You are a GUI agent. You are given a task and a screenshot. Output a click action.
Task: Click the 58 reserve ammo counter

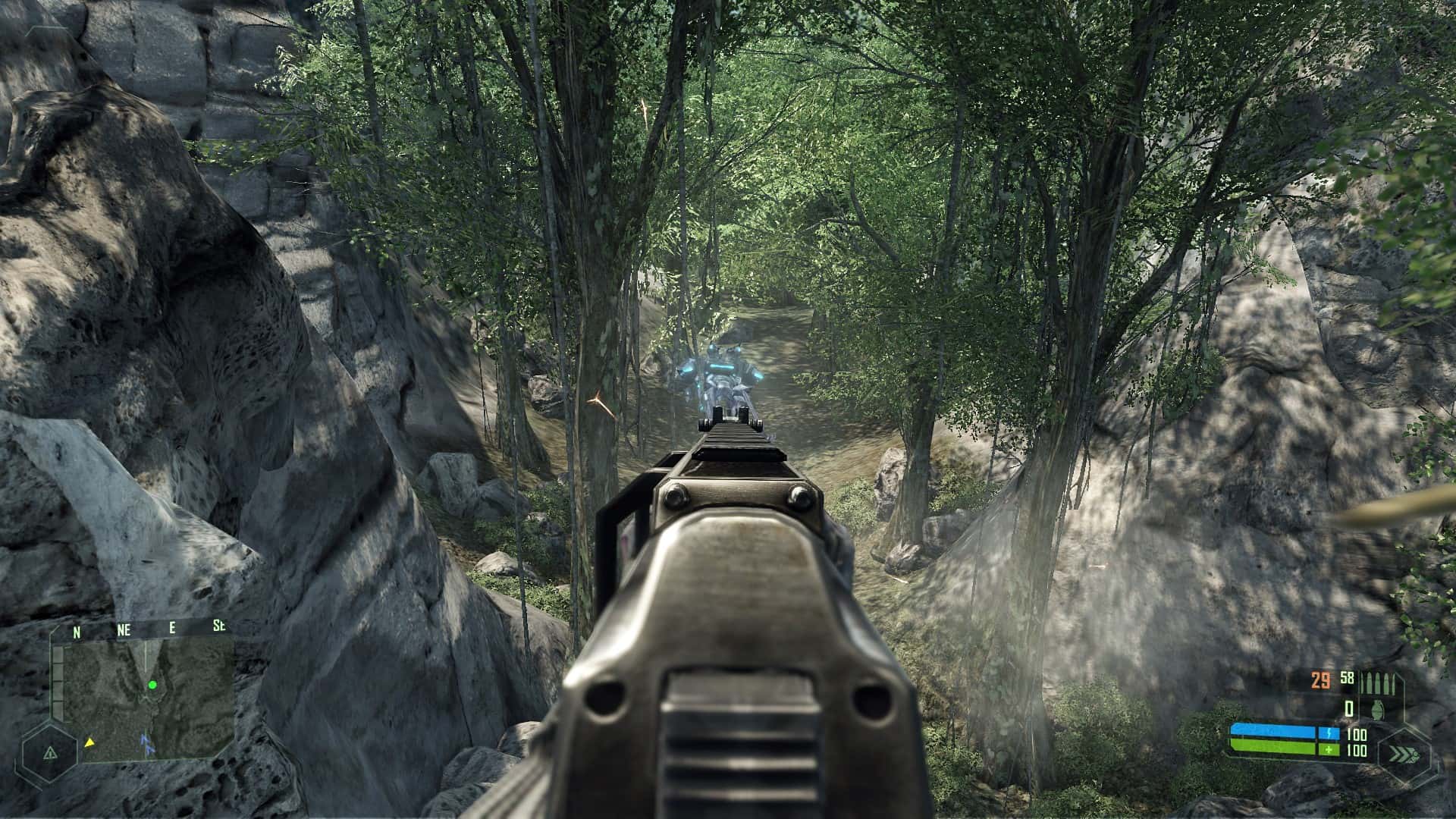1347,677
